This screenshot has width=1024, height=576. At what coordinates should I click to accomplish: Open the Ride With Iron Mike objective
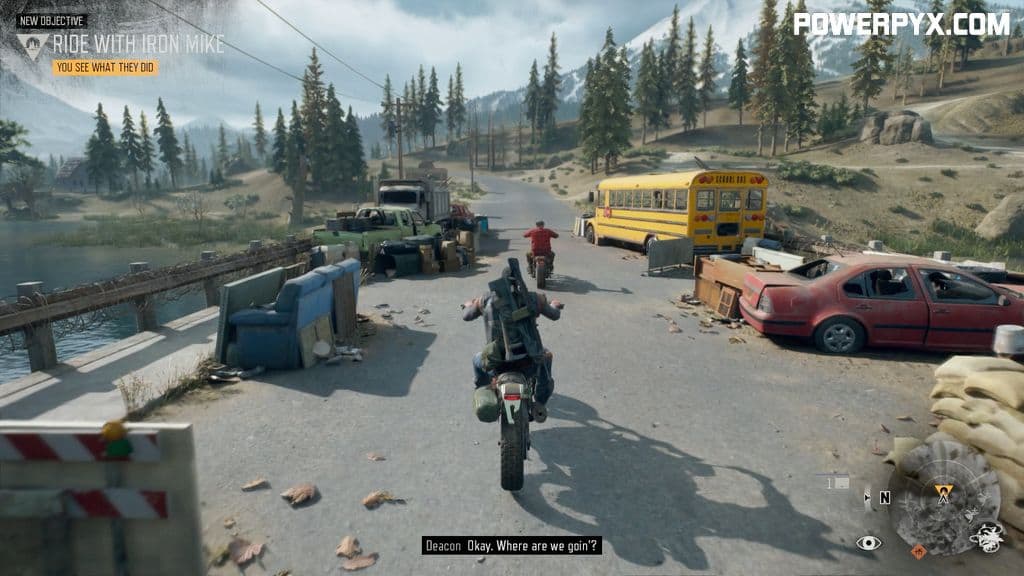tap(138, 44)
